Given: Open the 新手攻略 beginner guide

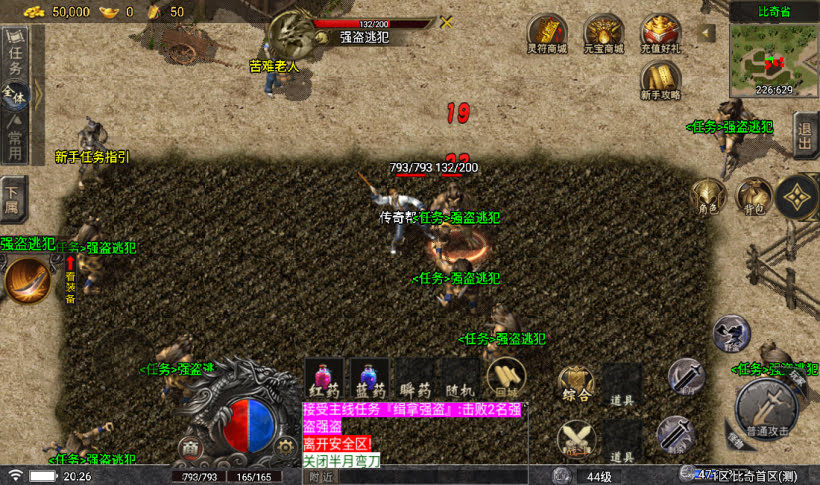Looking at the screenshot, I should point(660,79).
